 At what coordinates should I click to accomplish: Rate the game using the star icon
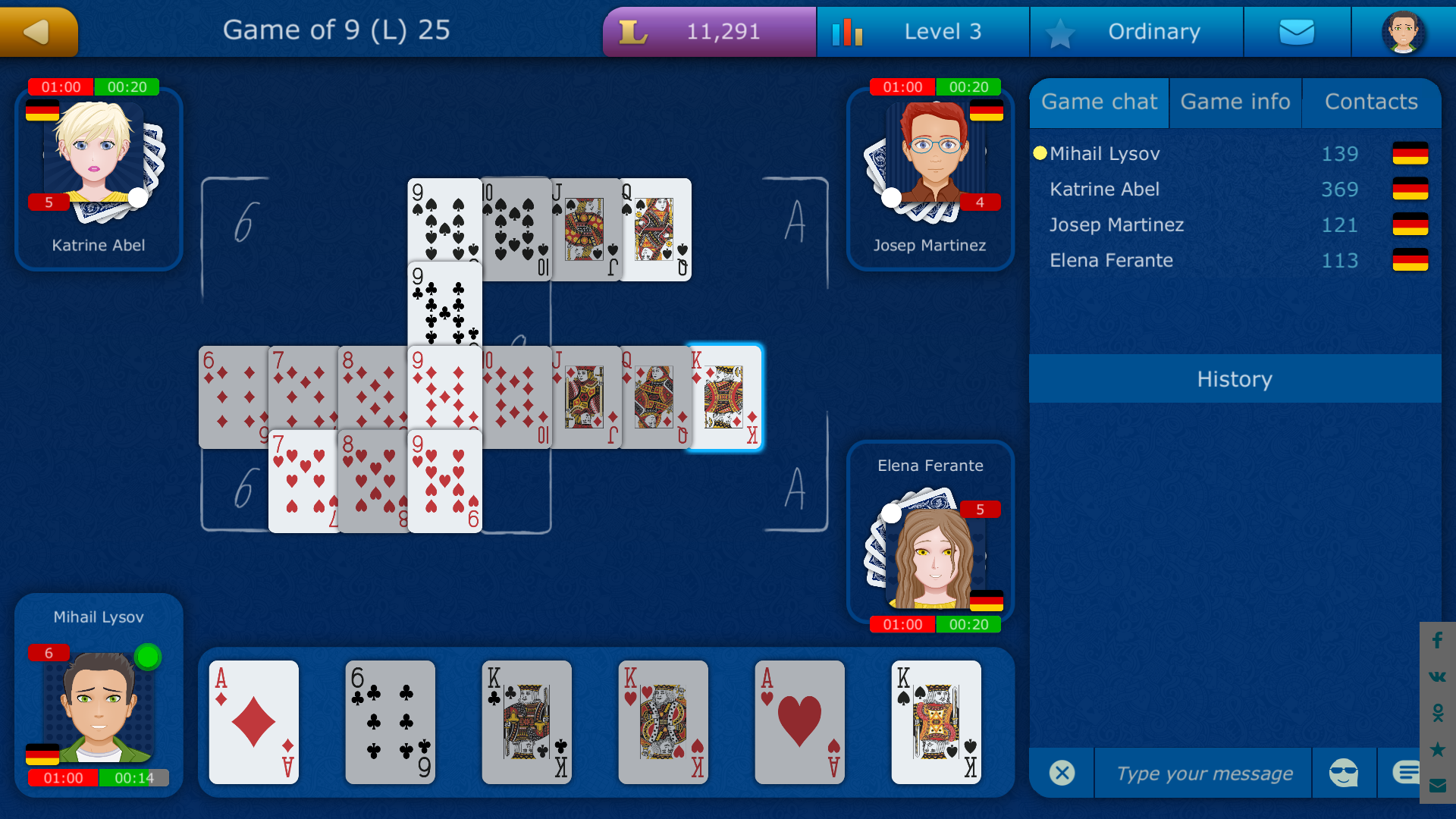click(1437, 748)
